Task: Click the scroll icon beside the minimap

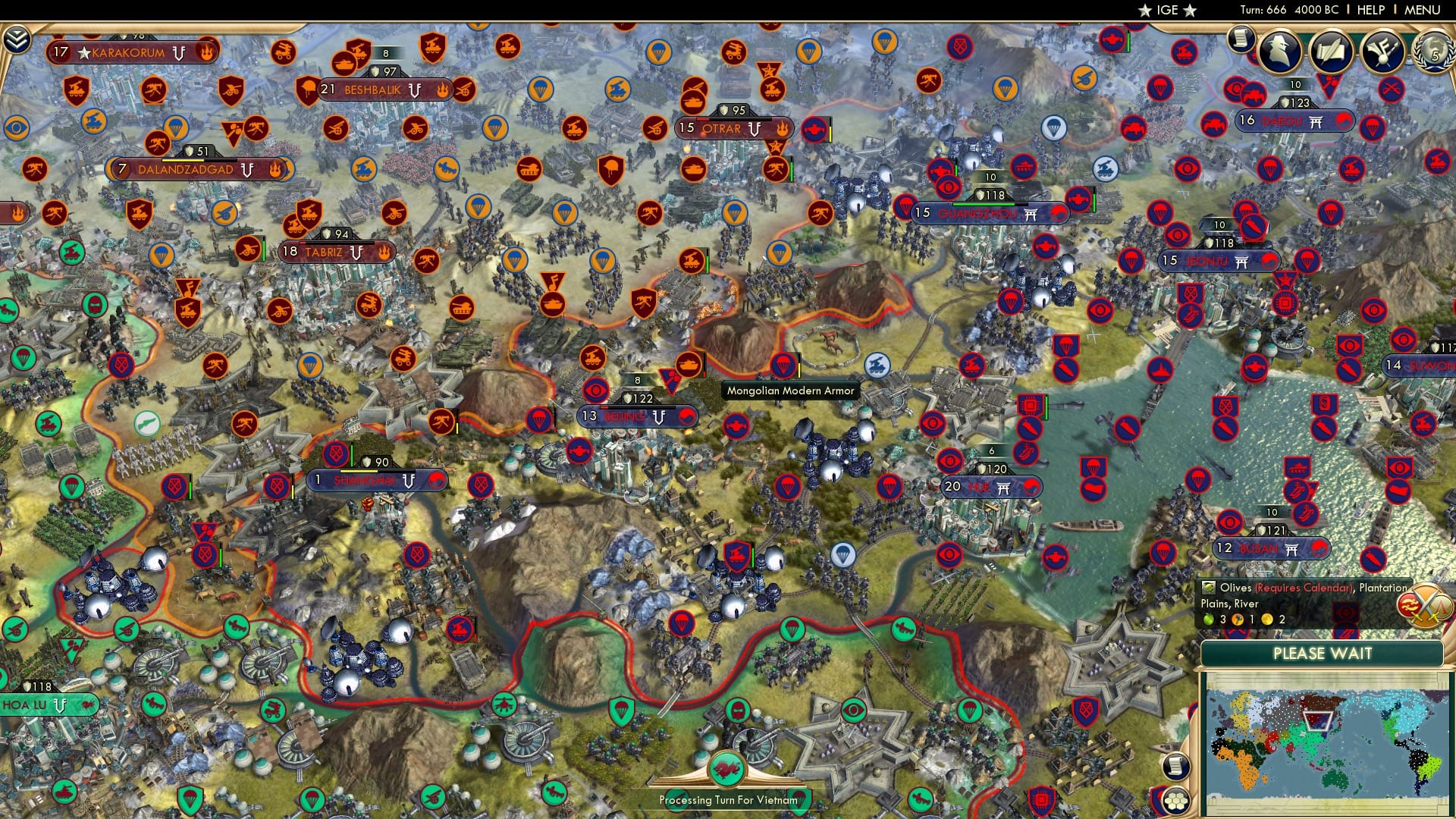Action: pos(1175,767)
